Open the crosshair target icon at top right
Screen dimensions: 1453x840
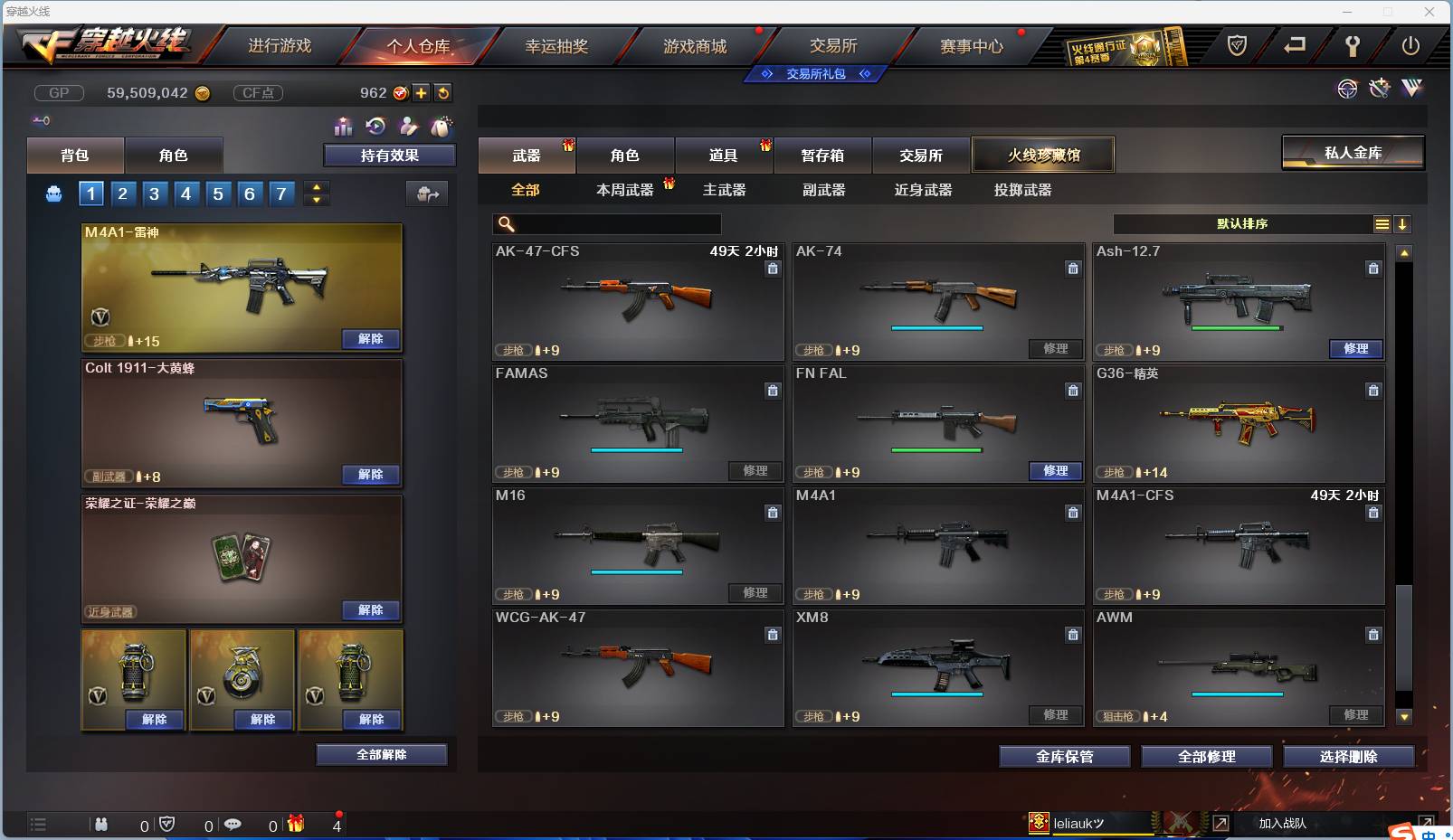point(1348,89)
